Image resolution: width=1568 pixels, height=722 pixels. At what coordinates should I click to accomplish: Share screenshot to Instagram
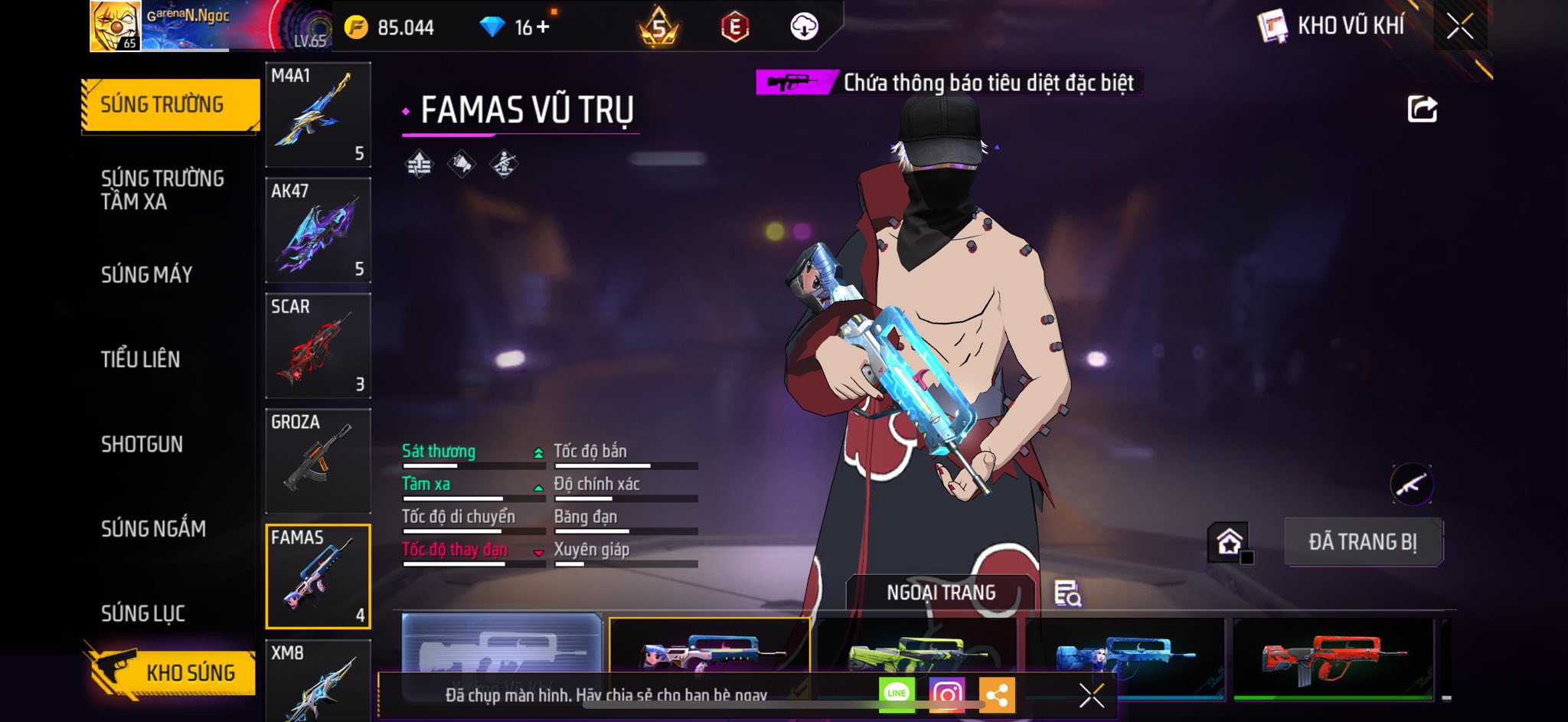(946, 694)
